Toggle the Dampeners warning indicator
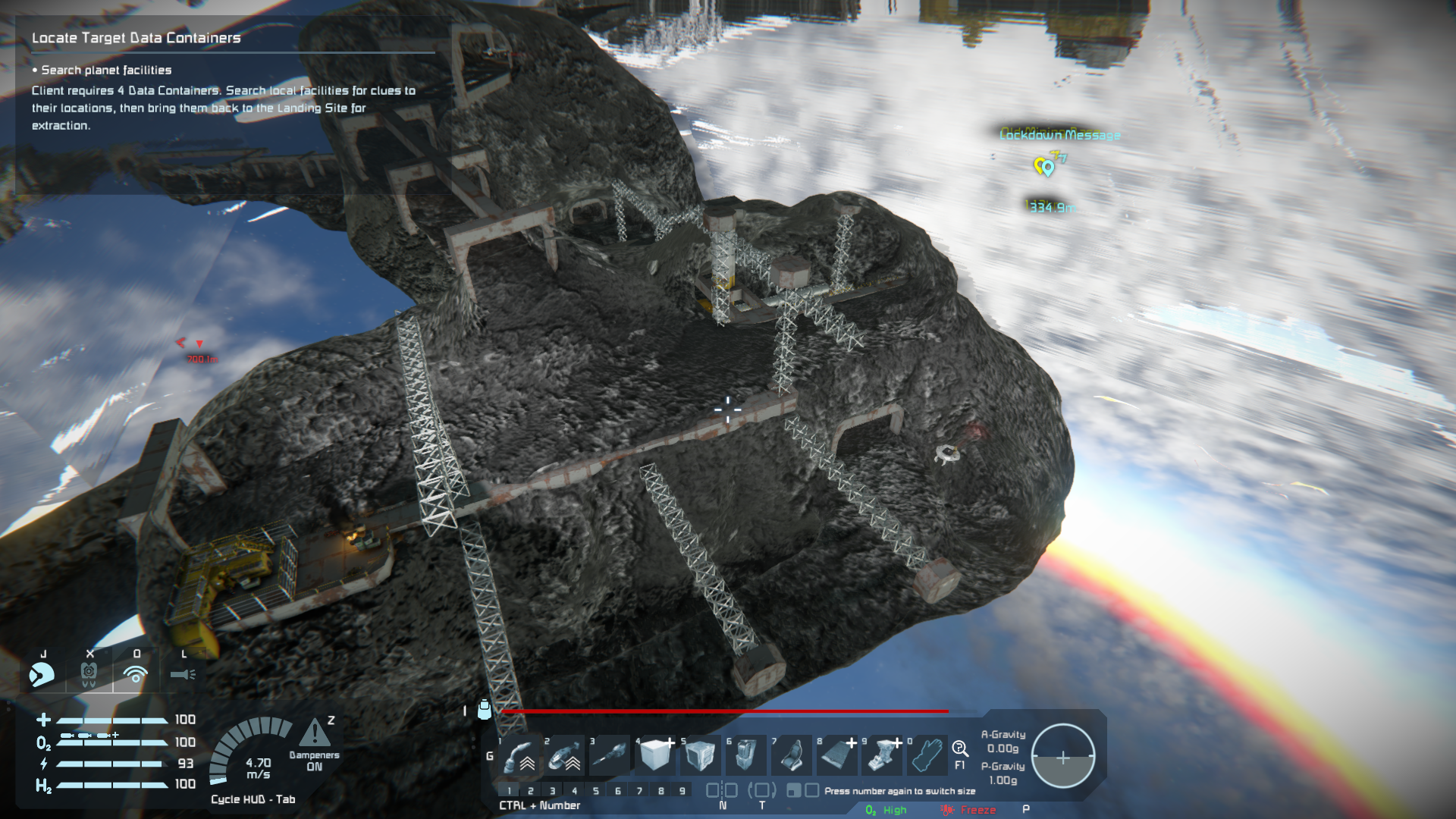Viewport: 1456px width, 819px height. tap(315, 734)
